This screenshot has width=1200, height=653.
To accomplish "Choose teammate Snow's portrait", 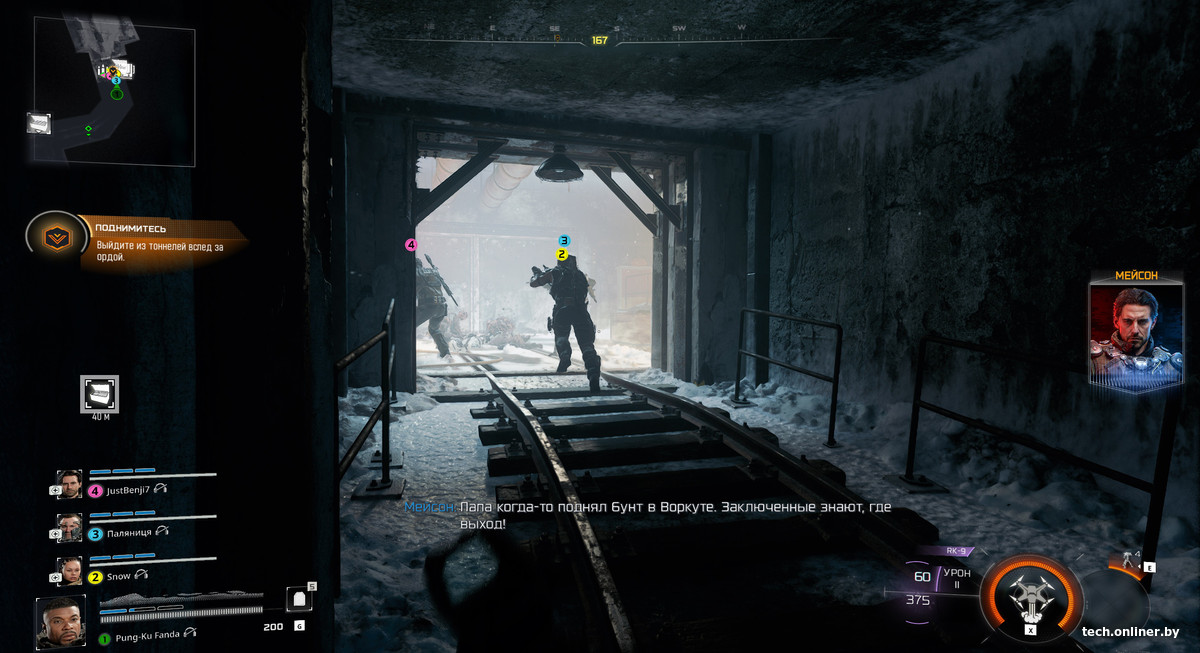I will coord(69,571).
